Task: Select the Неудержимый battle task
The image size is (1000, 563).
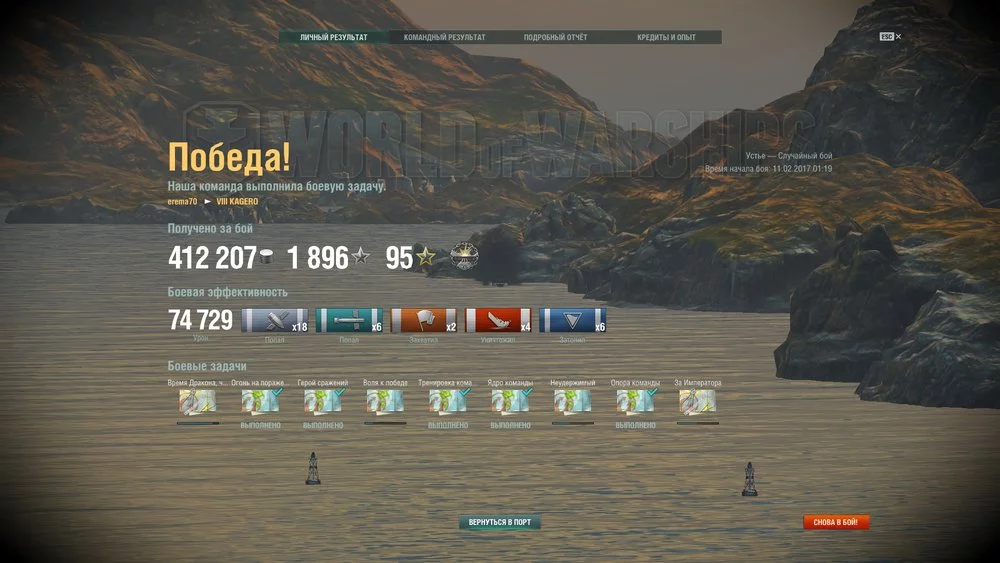Action: click(x=573, y=402)
